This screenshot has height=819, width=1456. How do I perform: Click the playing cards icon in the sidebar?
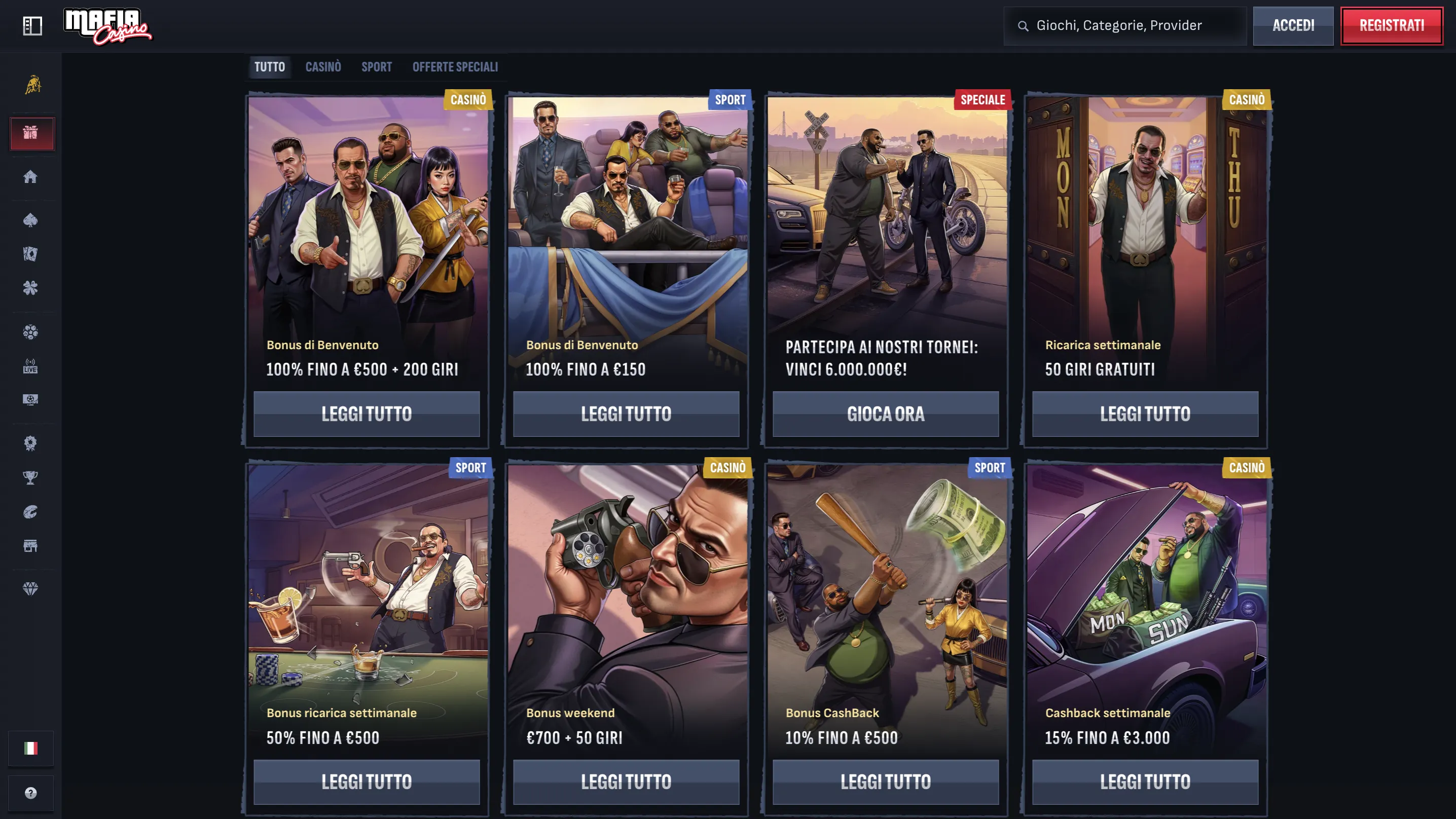[x=31, y=254]
